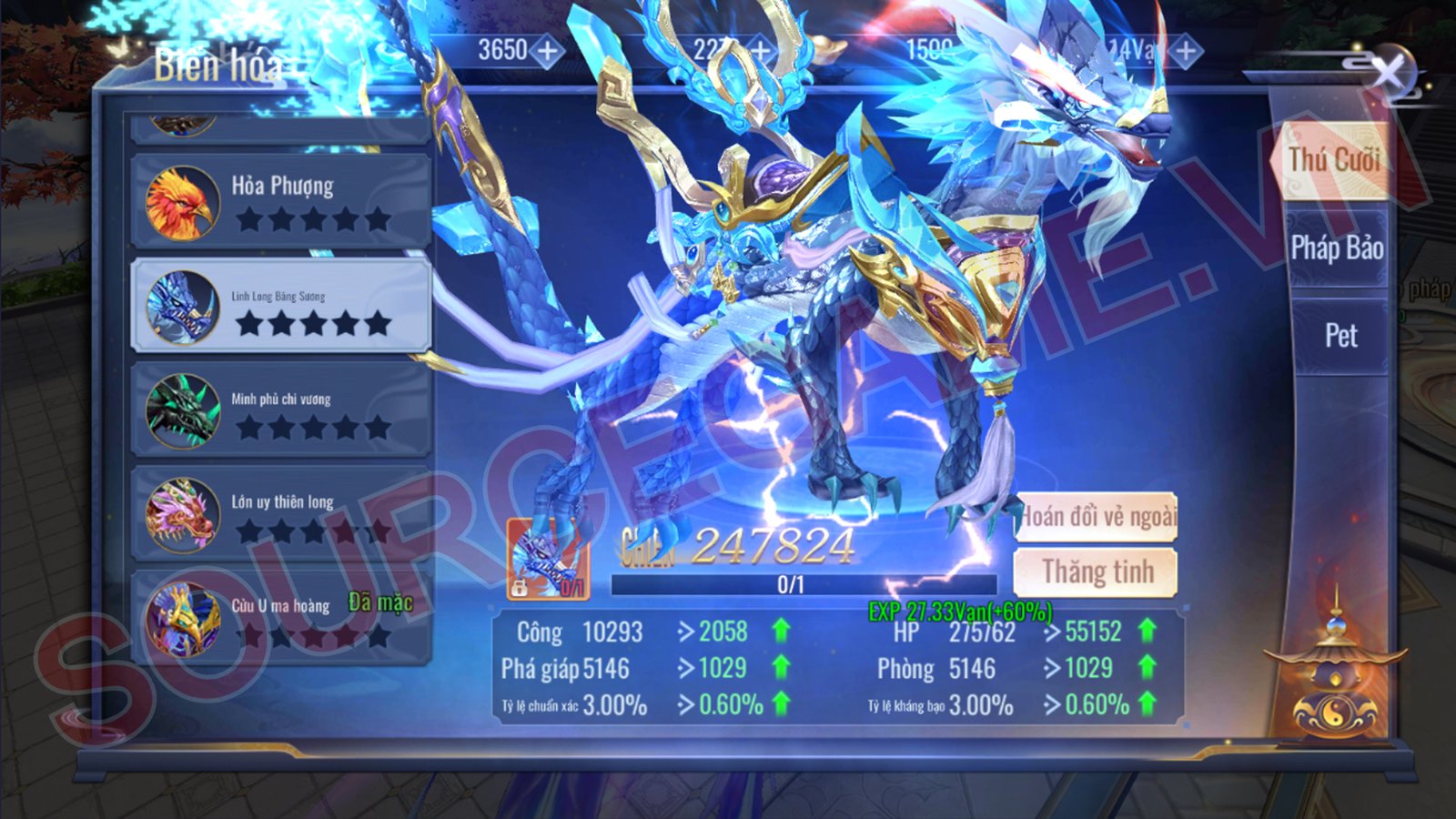
Task: Add currency with the 3650 plus button
Action: (547, 51)
